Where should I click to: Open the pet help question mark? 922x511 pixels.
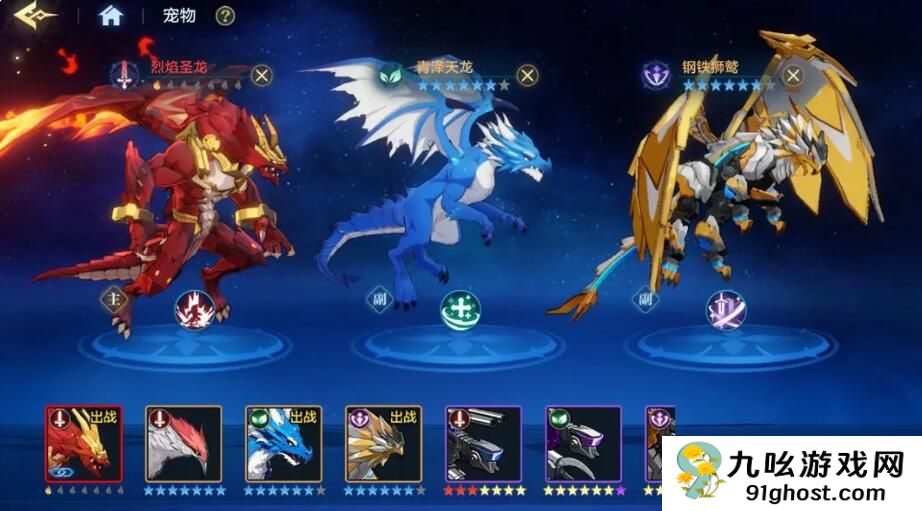[x=226, y=15]
